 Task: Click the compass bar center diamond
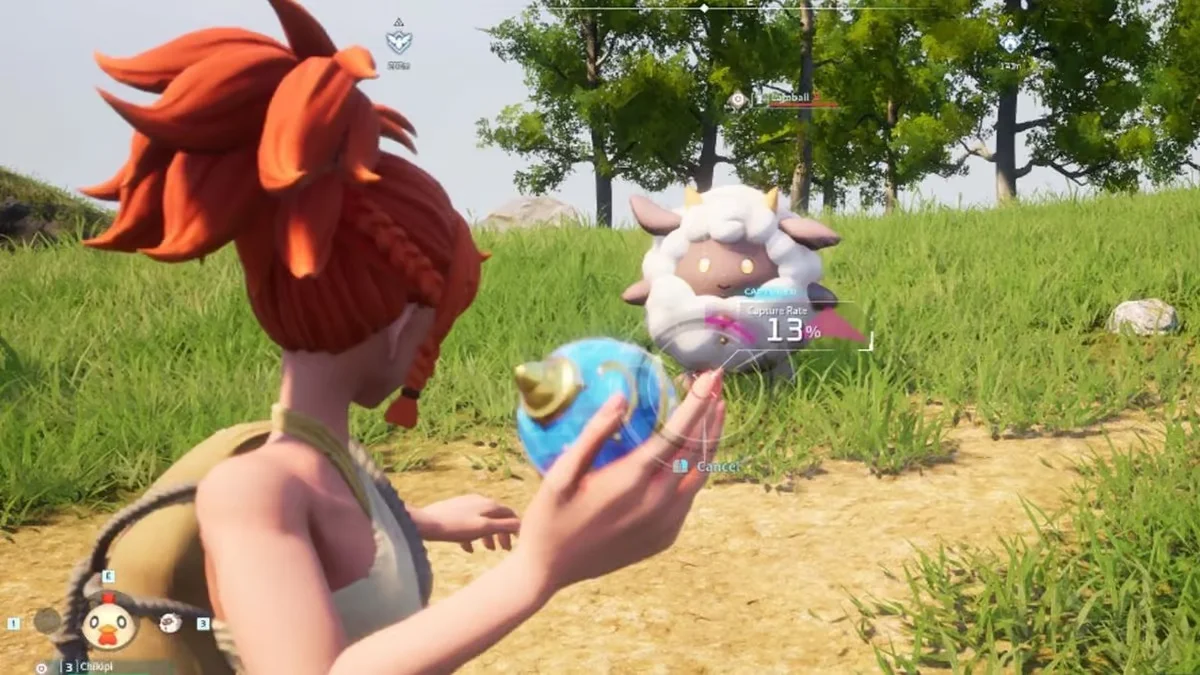704,8
